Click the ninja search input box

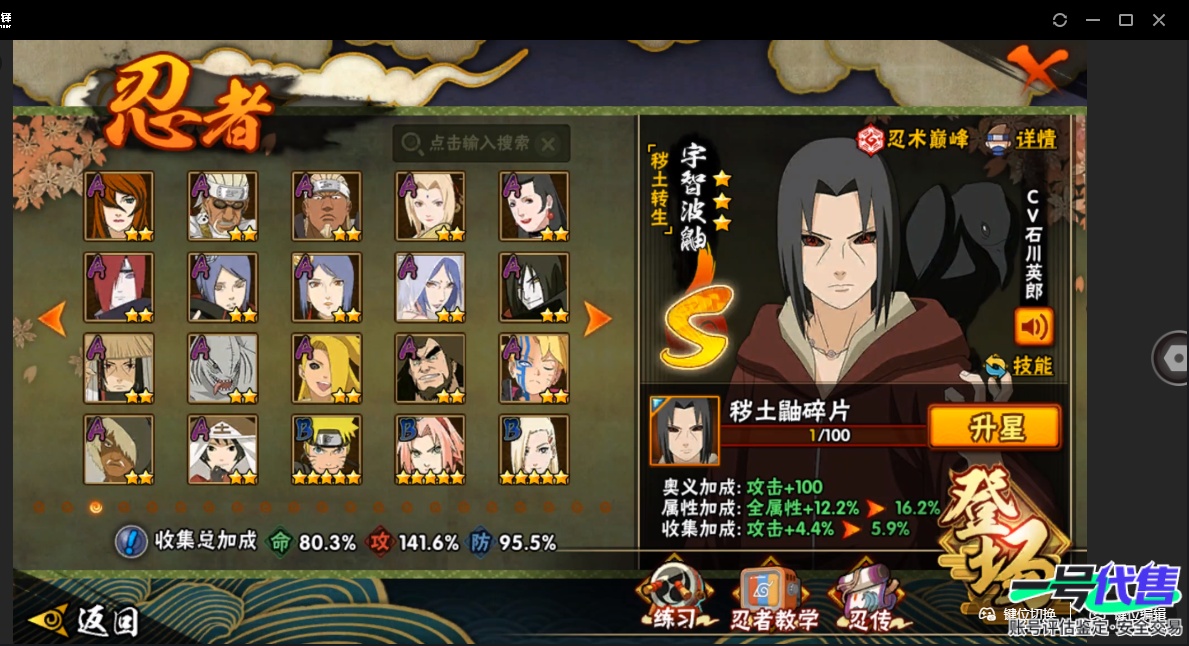point(480,144)
